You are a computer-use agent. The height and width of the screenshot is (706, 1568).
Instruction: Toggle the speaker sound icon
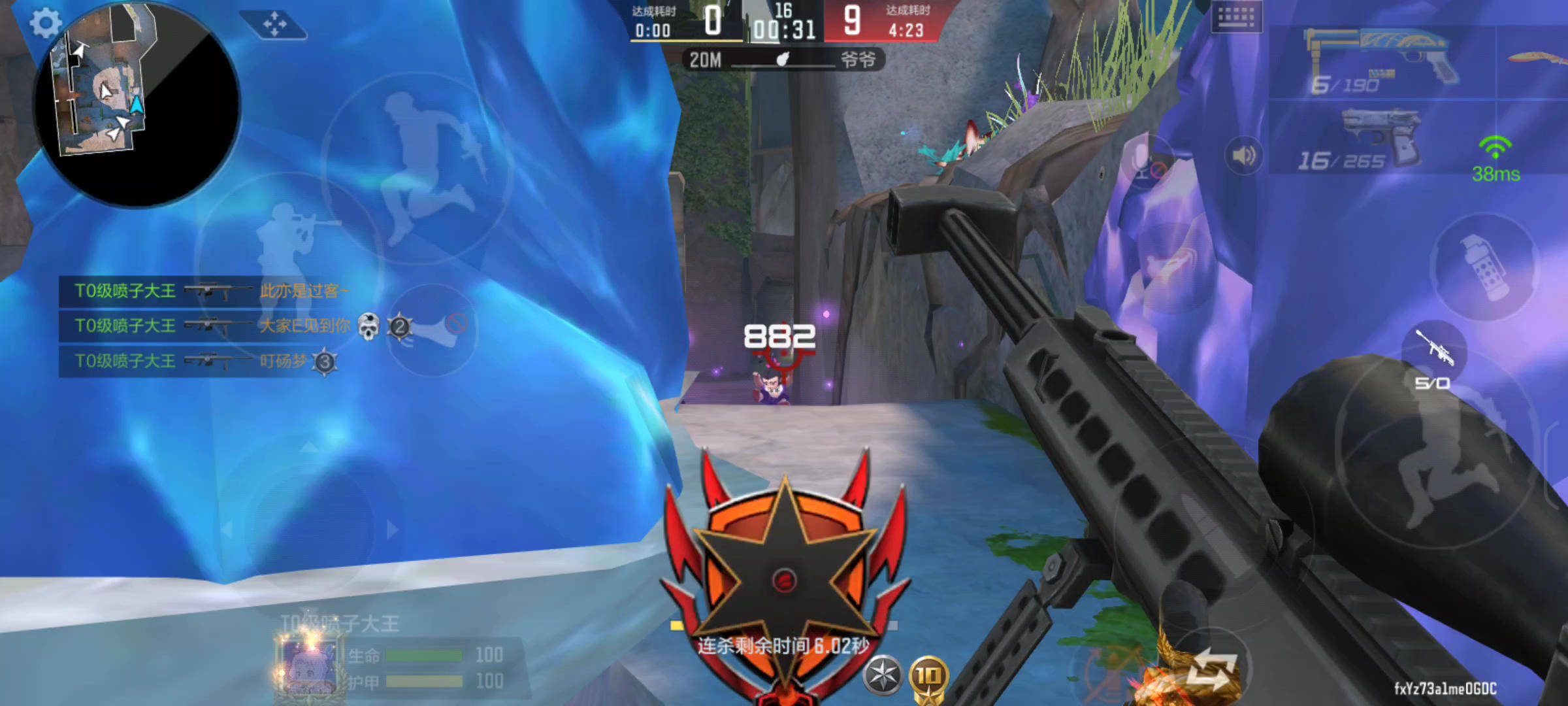pos(1243,156)
